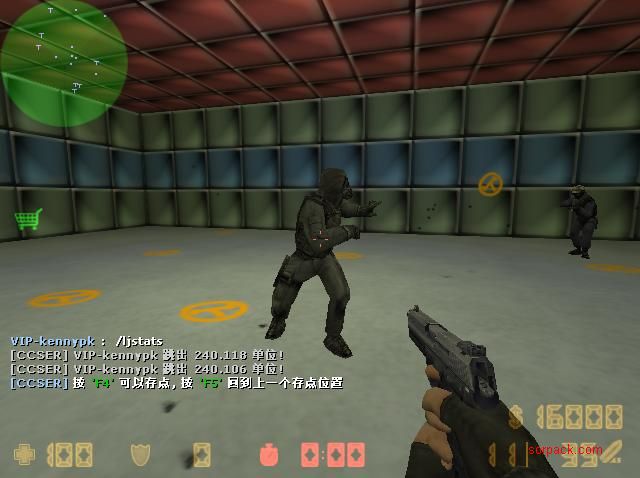Click the health cross icon
640x478 pixels.
[x=24, y=455]
